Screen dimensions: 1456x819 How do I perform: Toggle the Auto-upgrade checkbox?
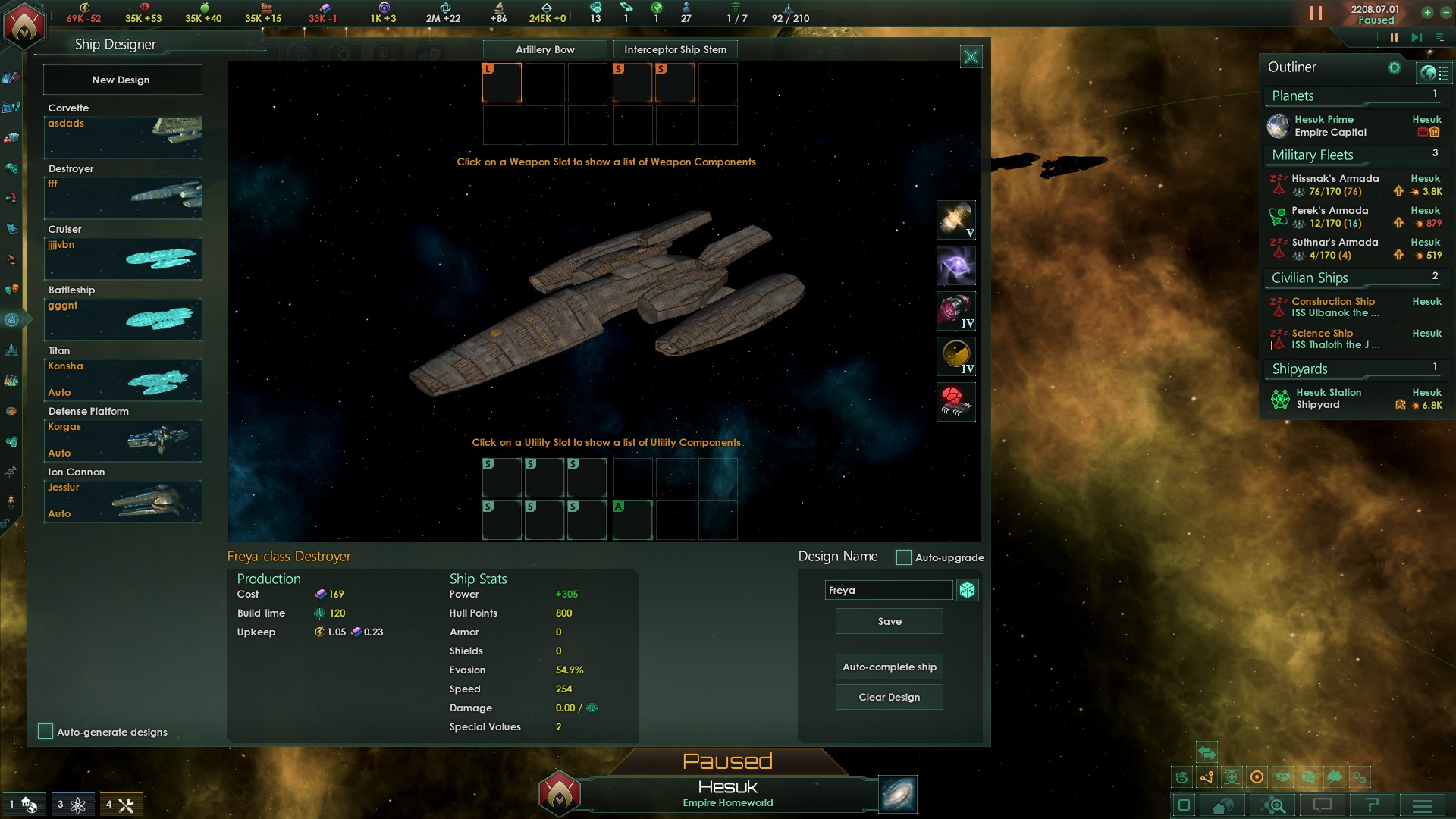(x=903, y=557)
